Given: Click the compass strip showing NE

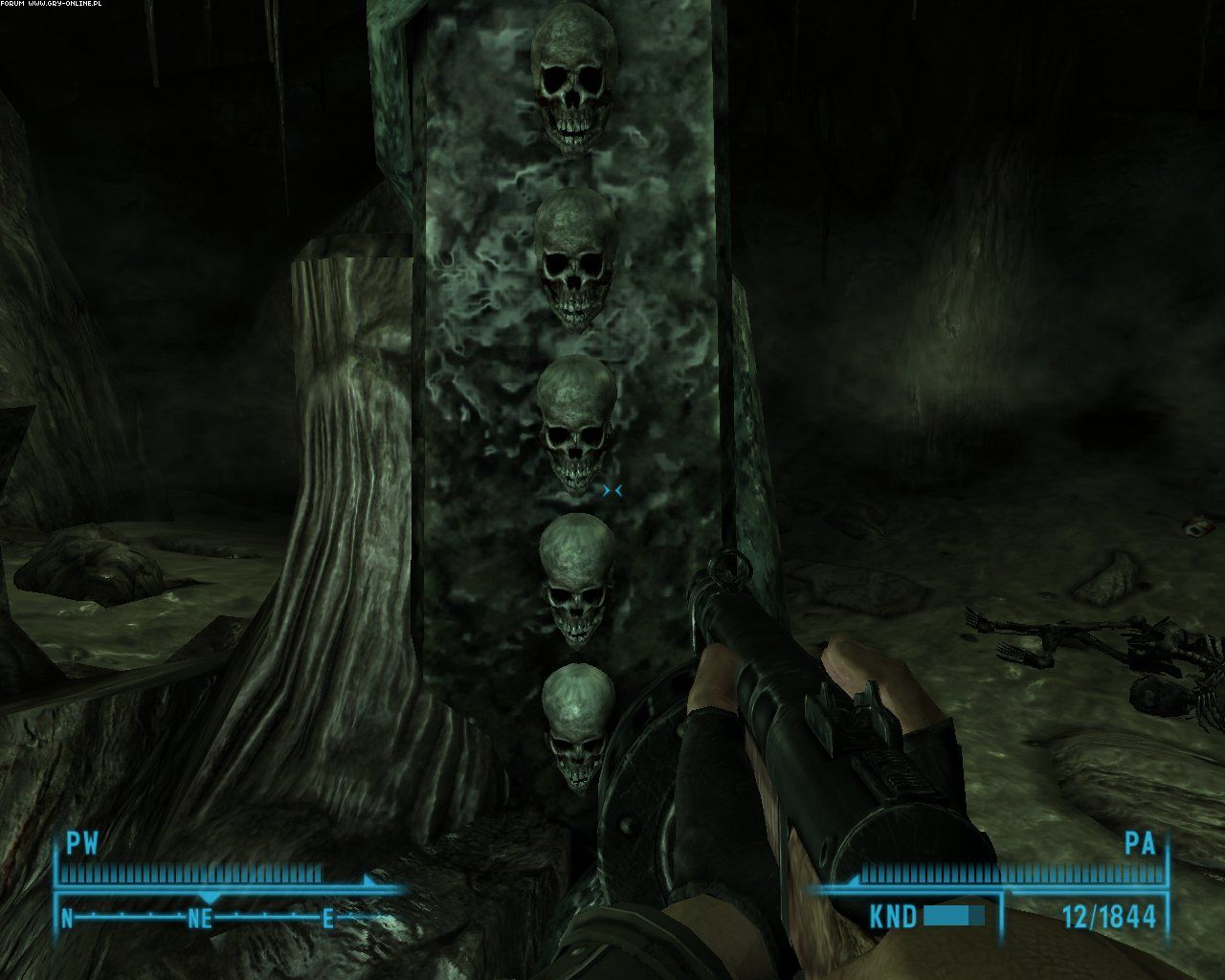Looking at the screenshot, I should (199, 918).
